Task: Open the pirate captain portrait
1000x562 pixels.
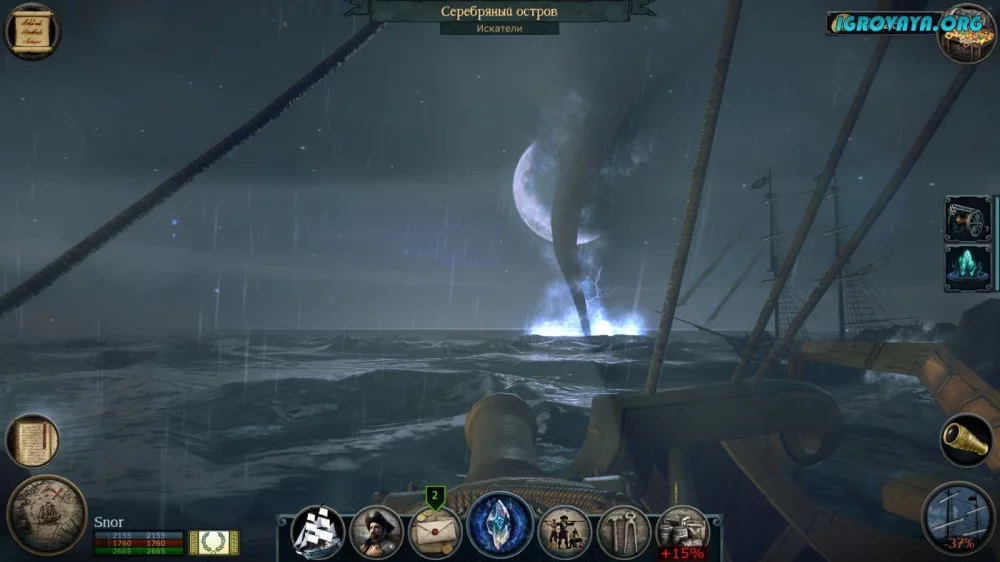Action: pyautogui.click(x=377, y=532)
